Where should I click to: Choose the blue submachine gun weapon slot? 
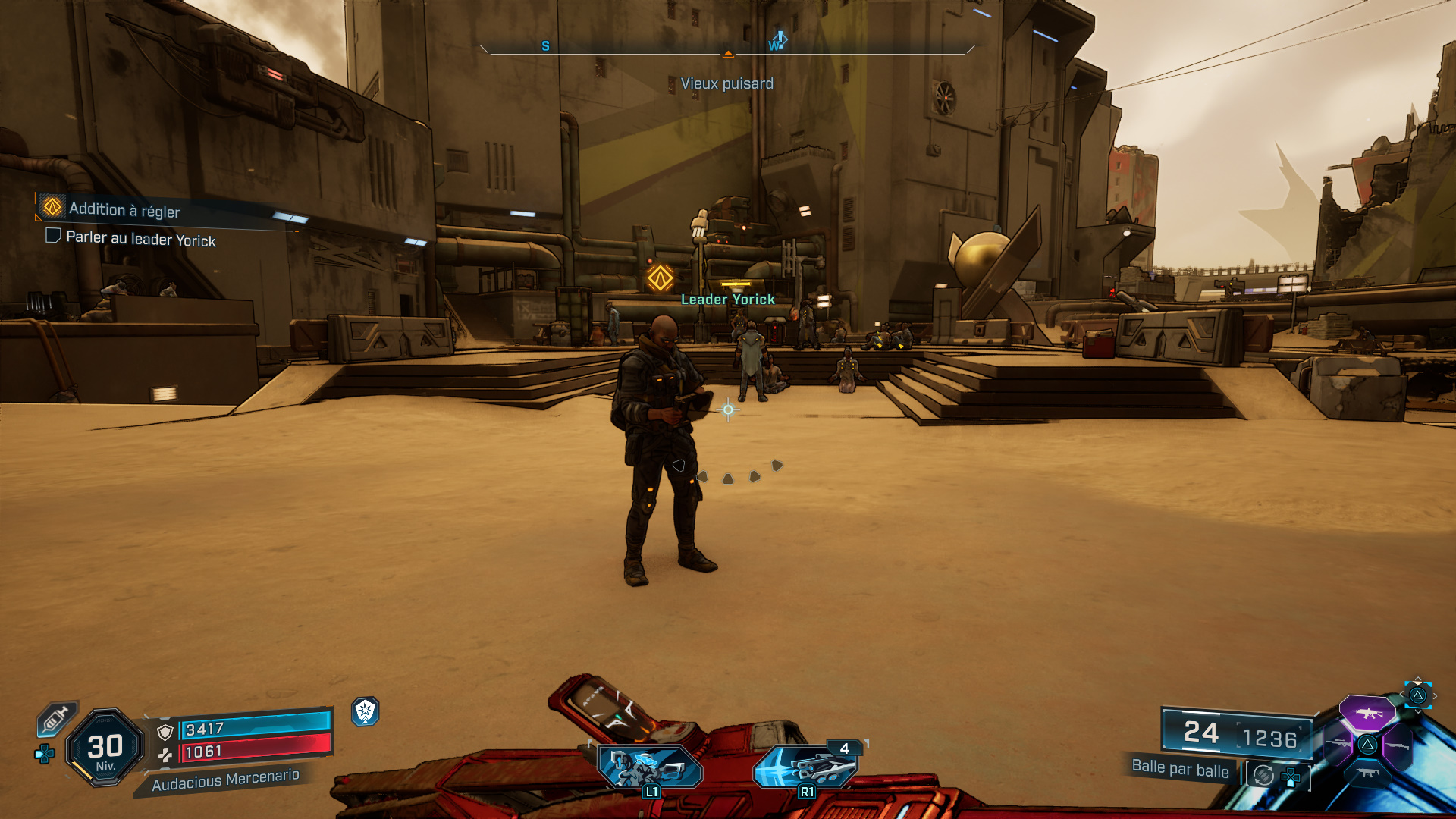pyautogui.click(x=1367, y=773)
